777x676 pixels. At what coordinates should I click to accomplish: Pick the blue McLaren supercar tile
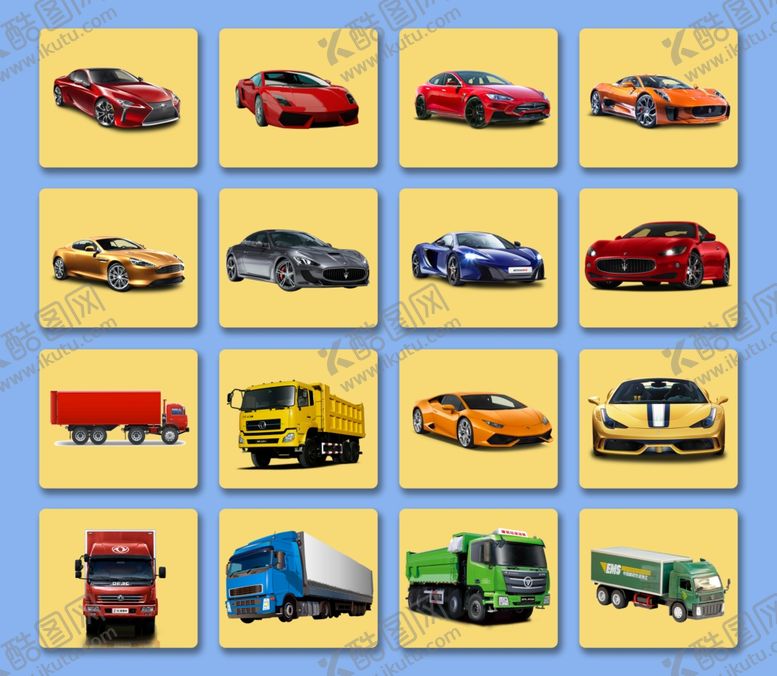pyautogui.click(x=478, y=258)
